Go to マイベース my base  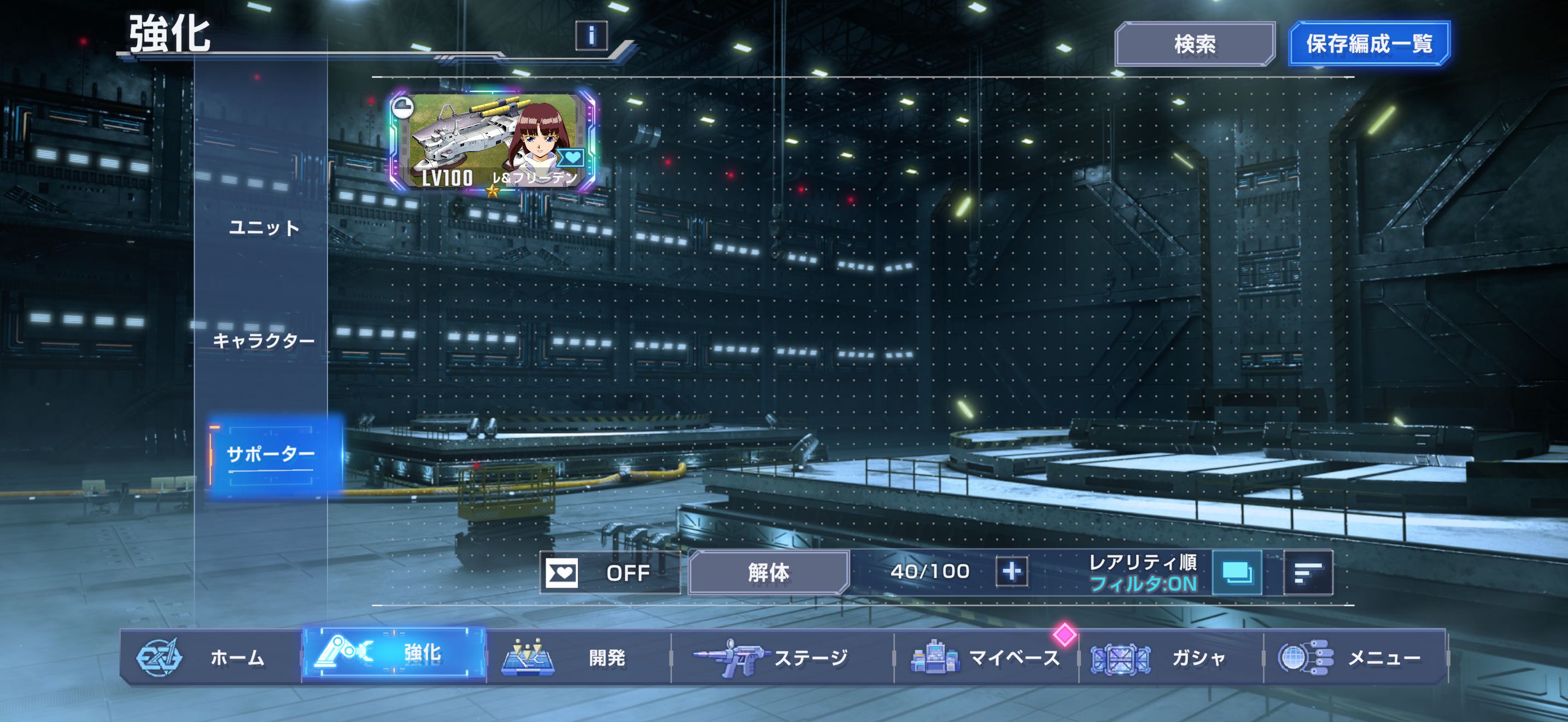pos(986,657)
